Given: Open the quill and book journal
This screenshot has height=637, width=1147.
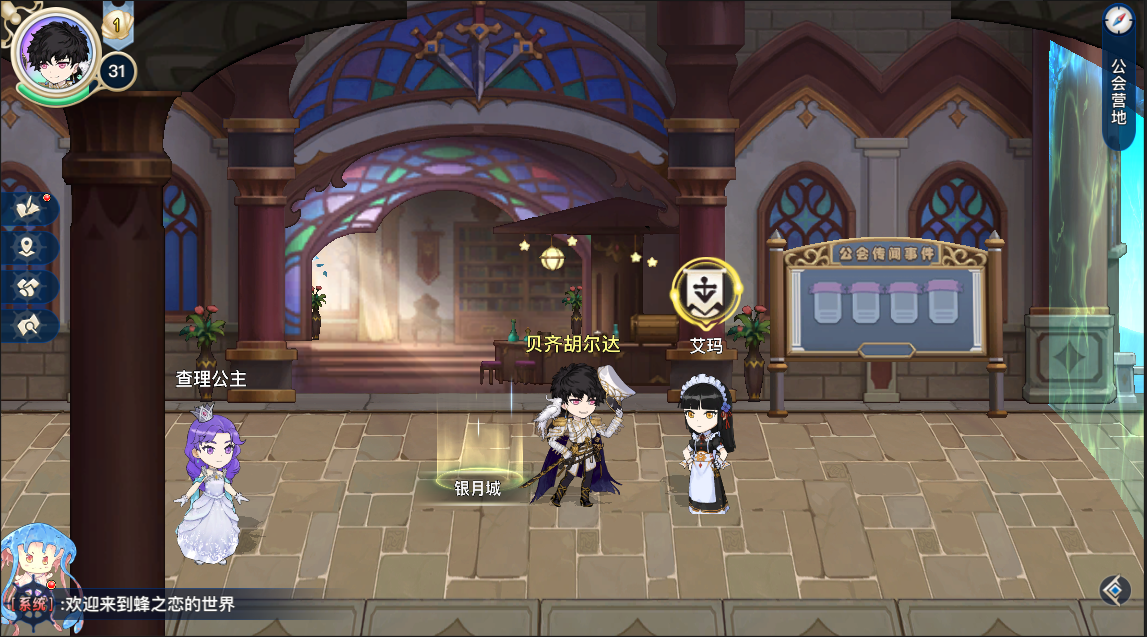Looking at the screenshot, I should click(30, 209).
